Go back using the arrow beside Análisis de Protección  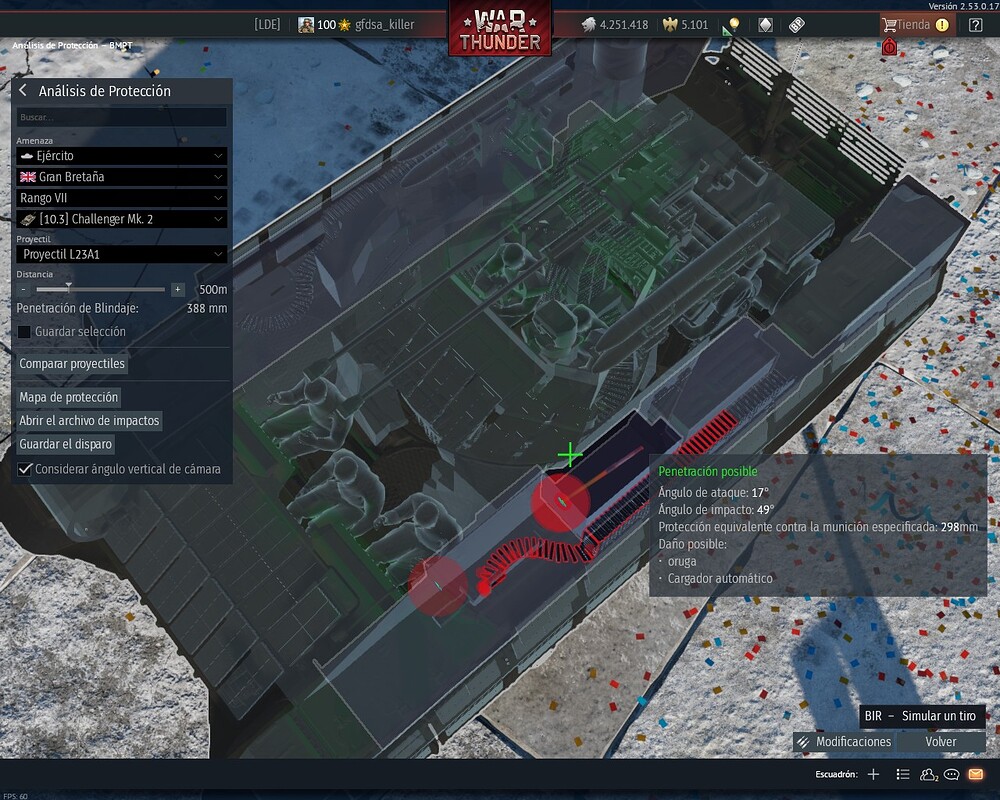[23, 91]
